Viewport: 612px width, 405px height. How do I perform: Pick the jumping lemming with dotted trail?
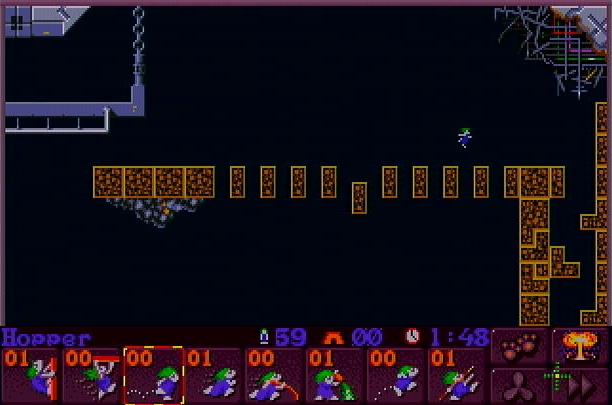[397, 376]
